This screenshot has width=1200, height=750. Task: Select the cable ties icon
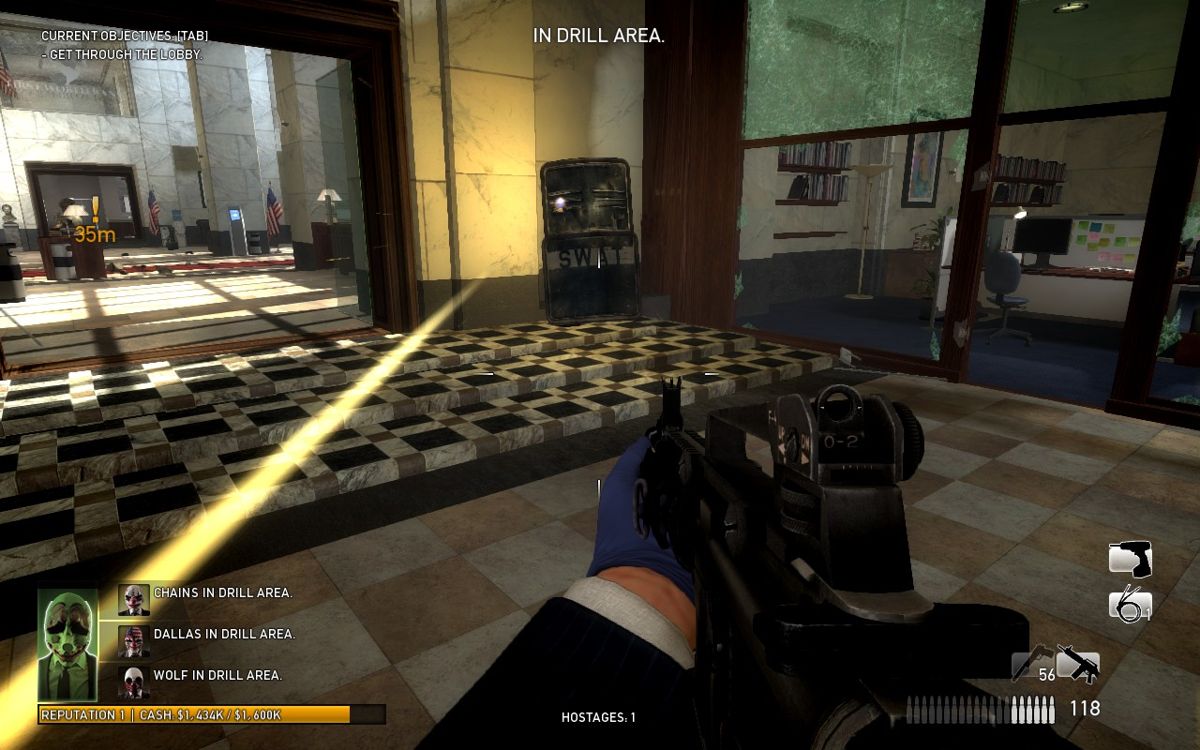[1130, 604]
